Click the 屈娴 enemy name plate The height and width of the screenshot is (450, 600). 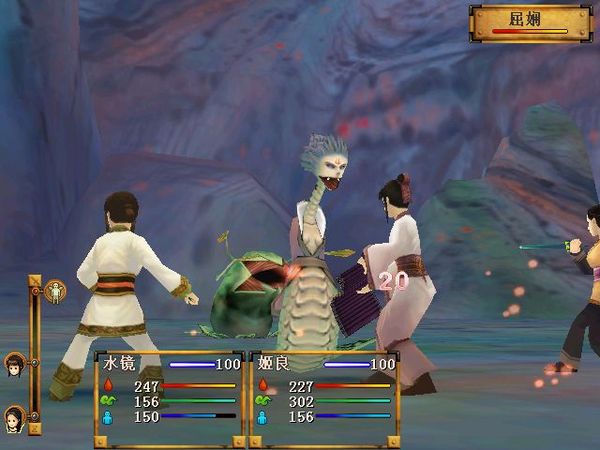click(531, 22)
